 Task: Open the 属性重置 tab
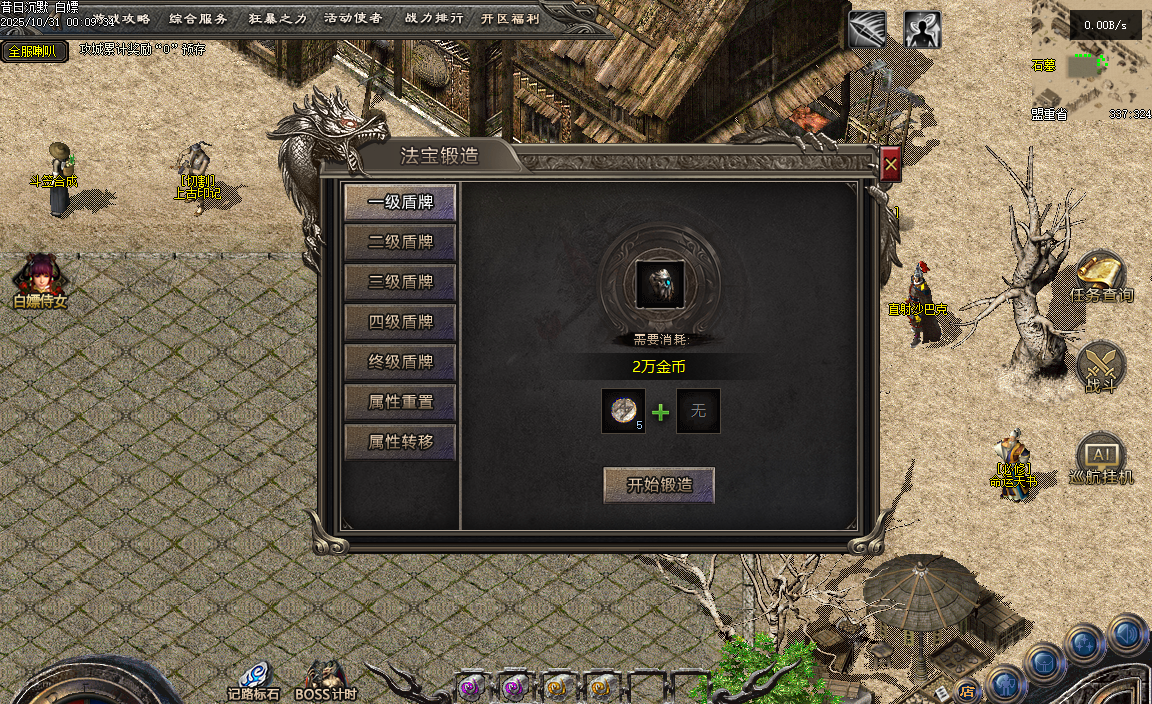400,402
